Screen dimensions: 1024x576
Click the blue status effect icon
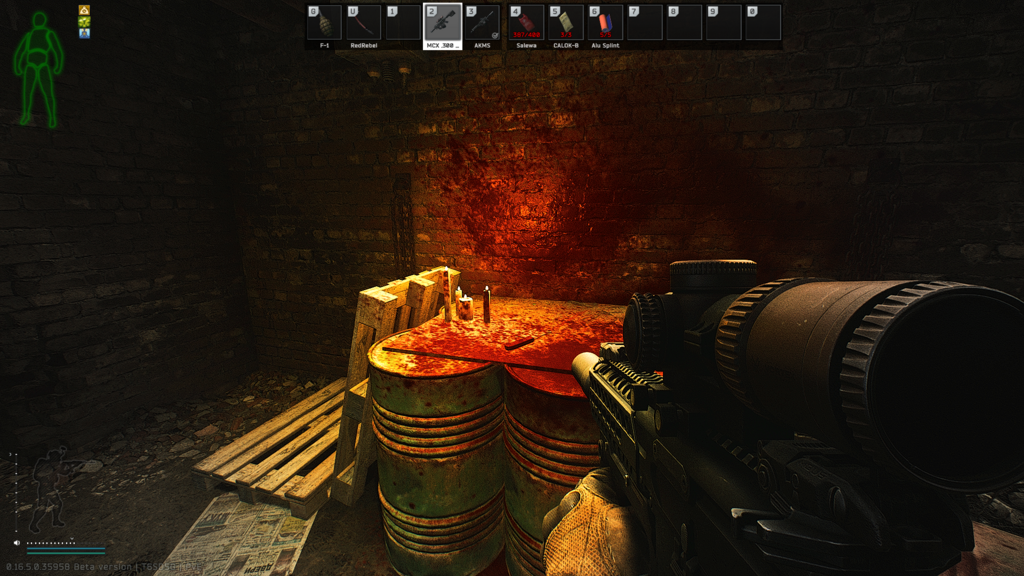85,33
